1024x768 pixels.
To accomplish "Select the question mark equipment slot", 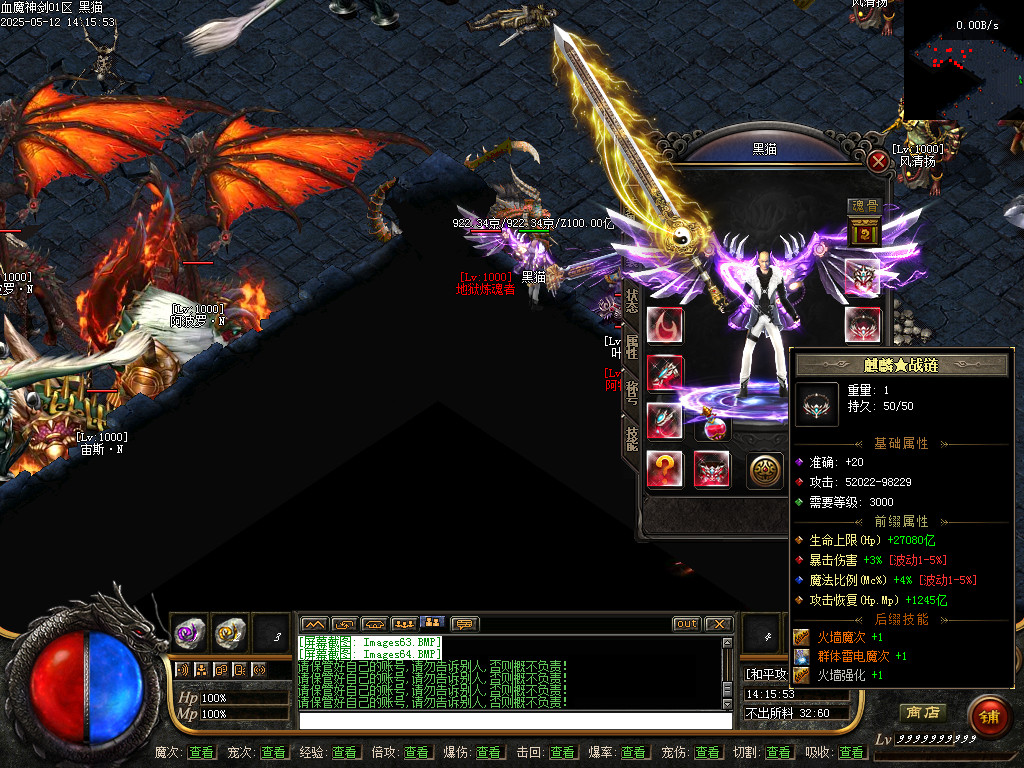I will pos(665,469).
